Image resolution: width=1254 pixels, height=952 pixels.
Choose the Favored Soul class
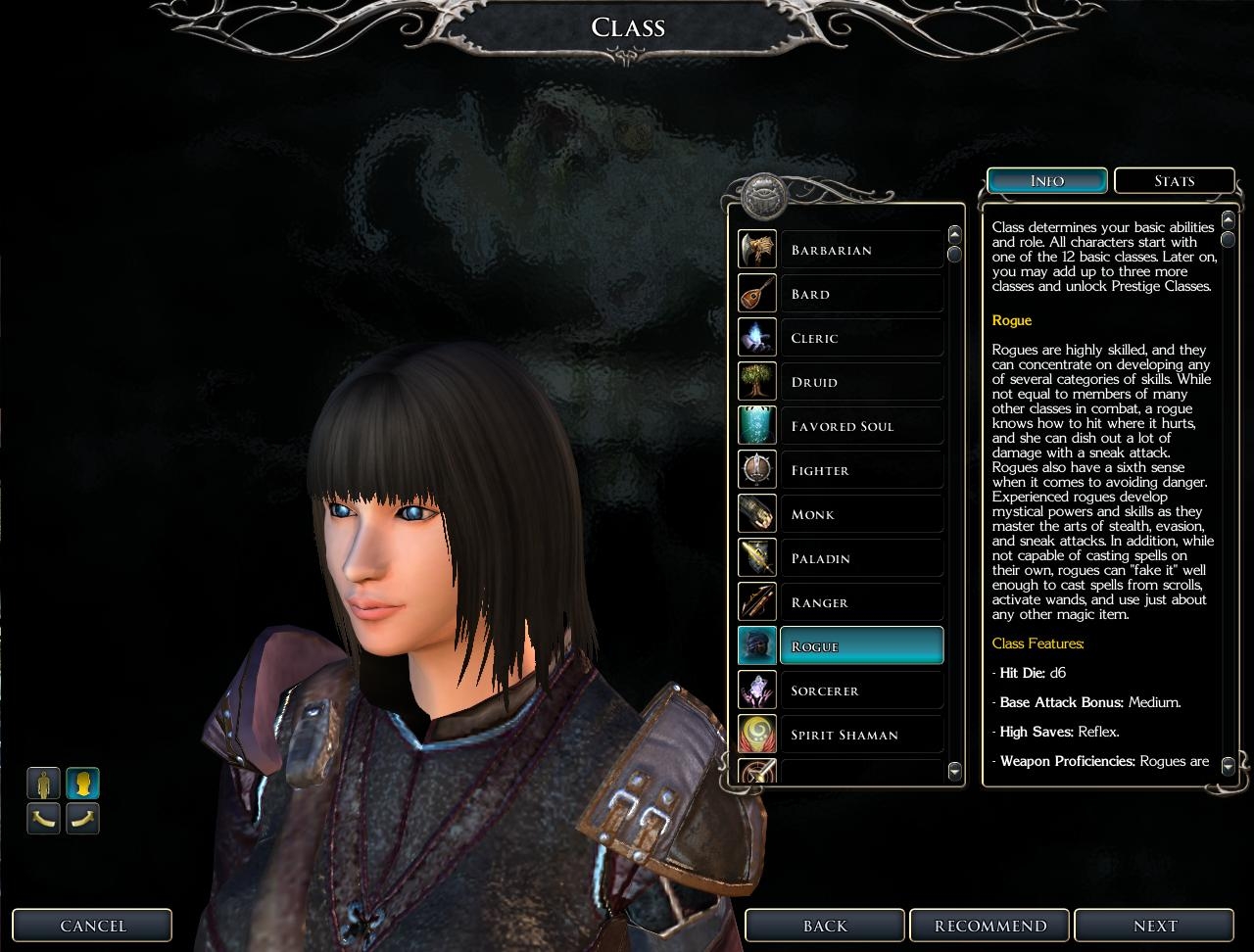click(860, 426)
